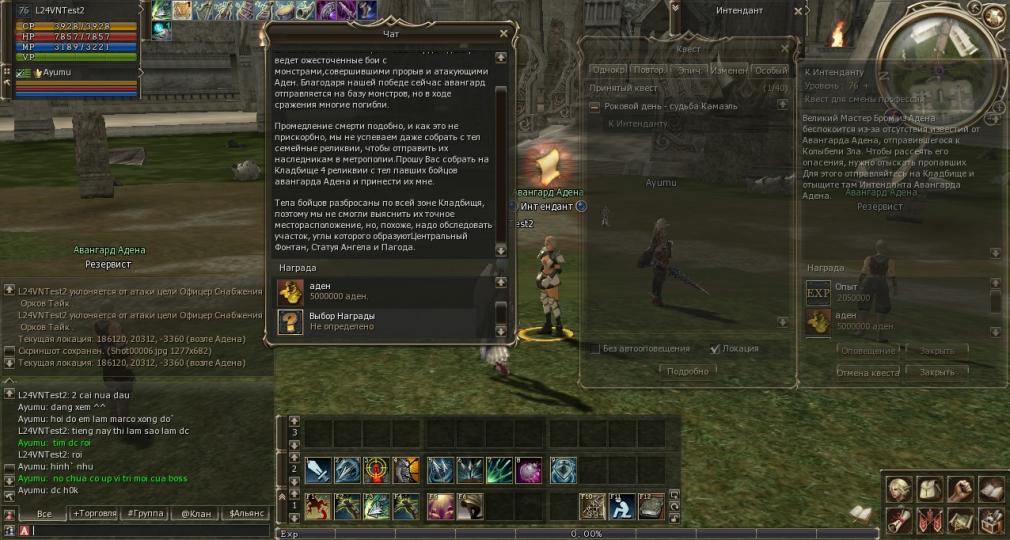Image resolution: width=1010 pixels, height=540 pixels.
Task: Open the character face menu icon
Action: click(x=899, y=490)
